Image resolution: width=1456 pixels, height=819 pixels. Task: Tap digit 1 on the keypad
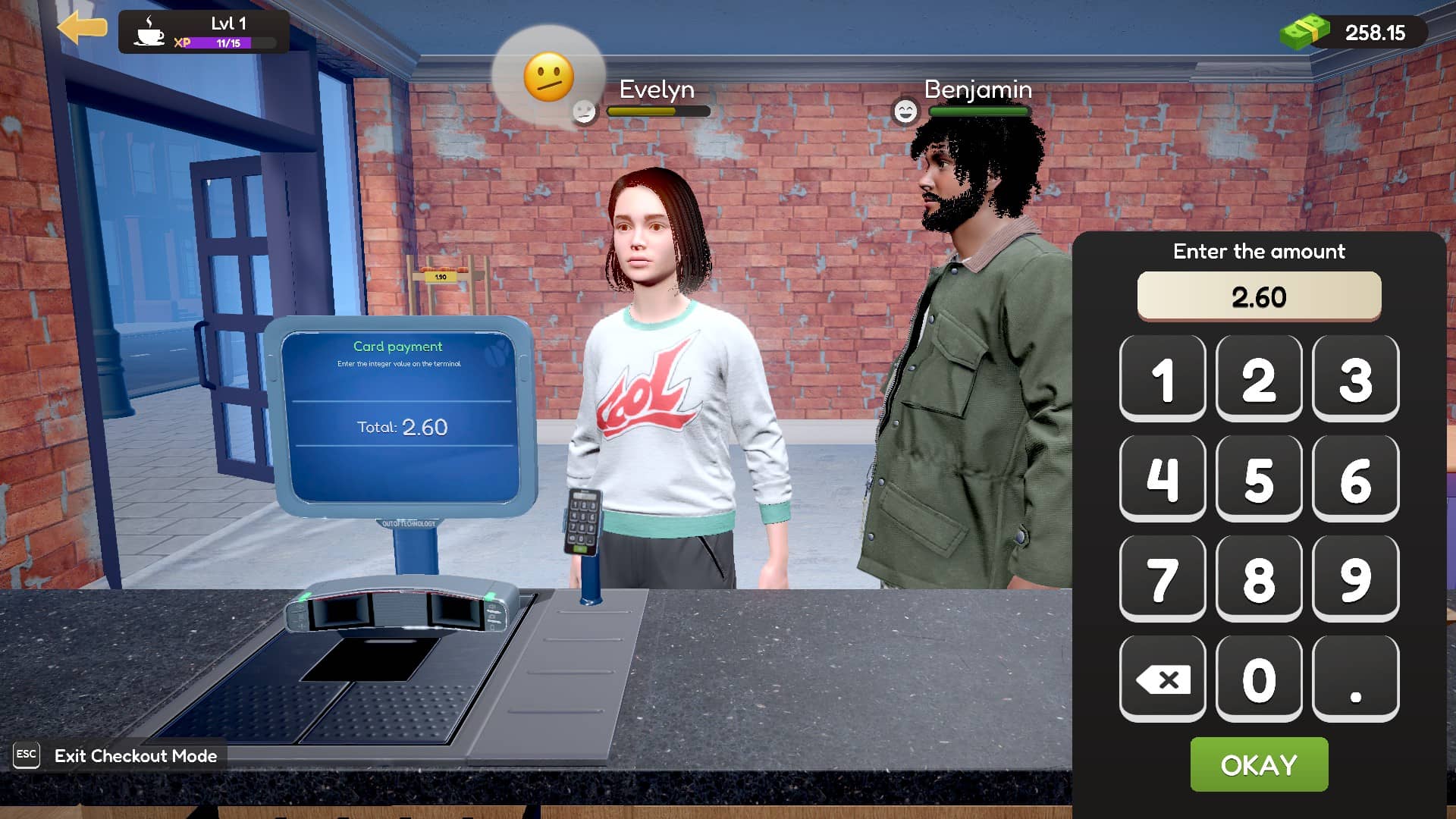click(1163, 378)
